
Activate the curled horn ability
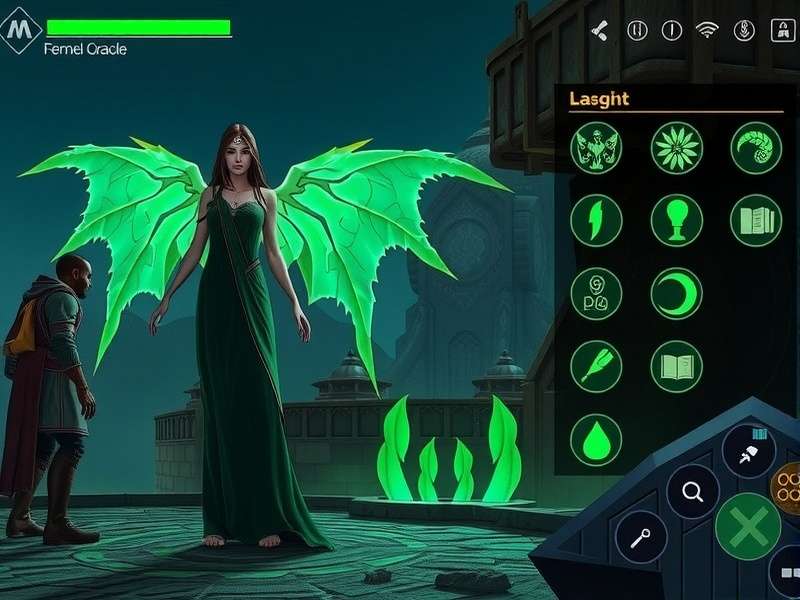coord(755,148)
